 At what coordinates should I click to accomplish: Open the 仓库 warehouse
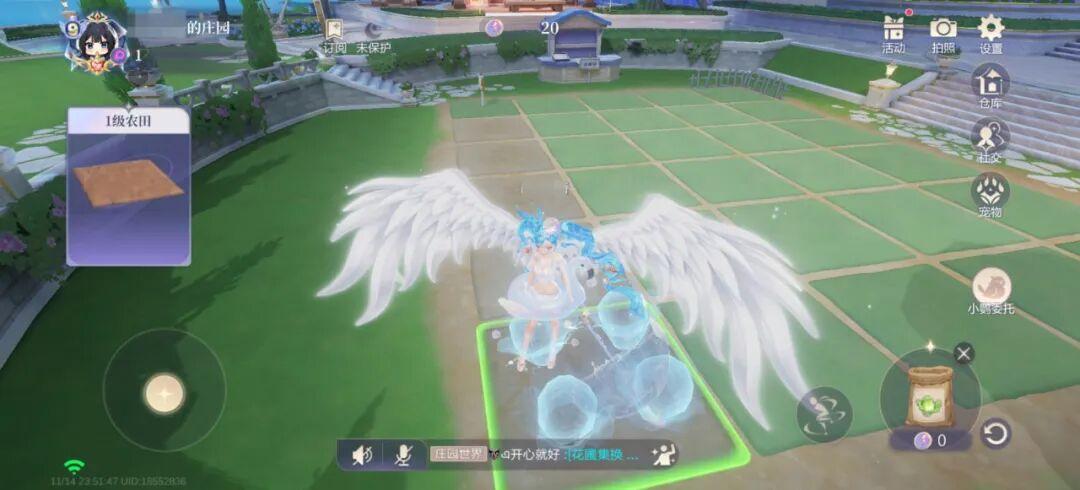(x=990, y=83)
